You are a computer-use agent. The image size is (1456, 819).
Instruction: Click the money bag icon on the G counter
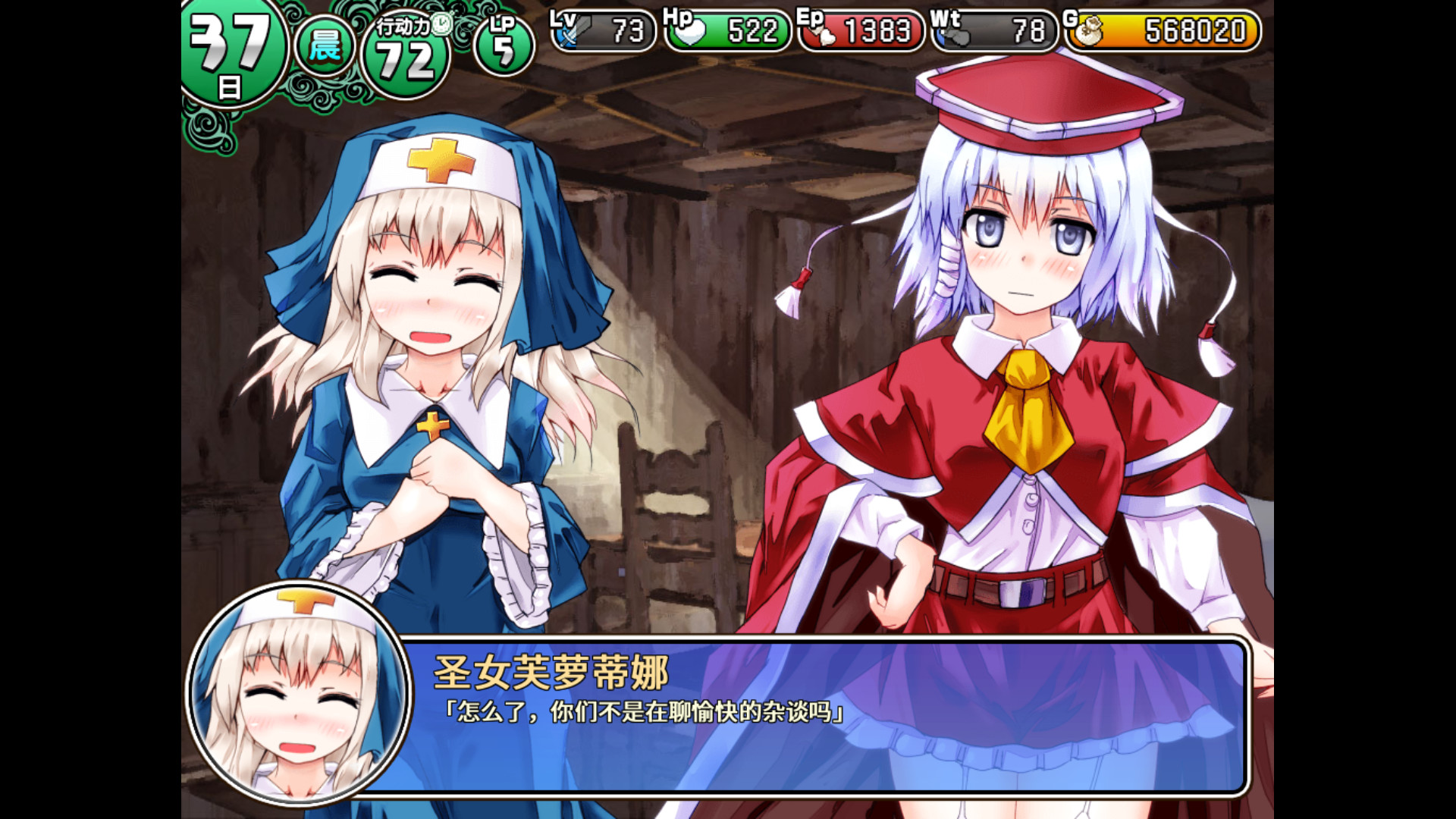coord(1091,29)
